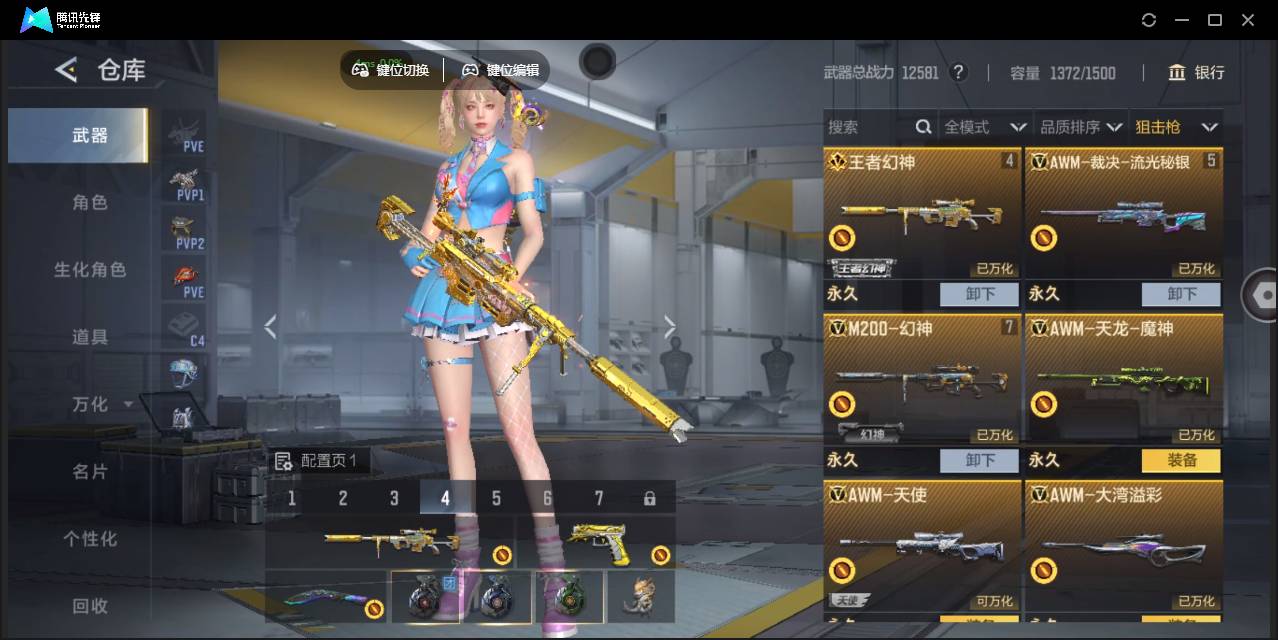Select the AWM-天使 weapon card
This screenshot has height=640, width=1278.
point(922,547)
